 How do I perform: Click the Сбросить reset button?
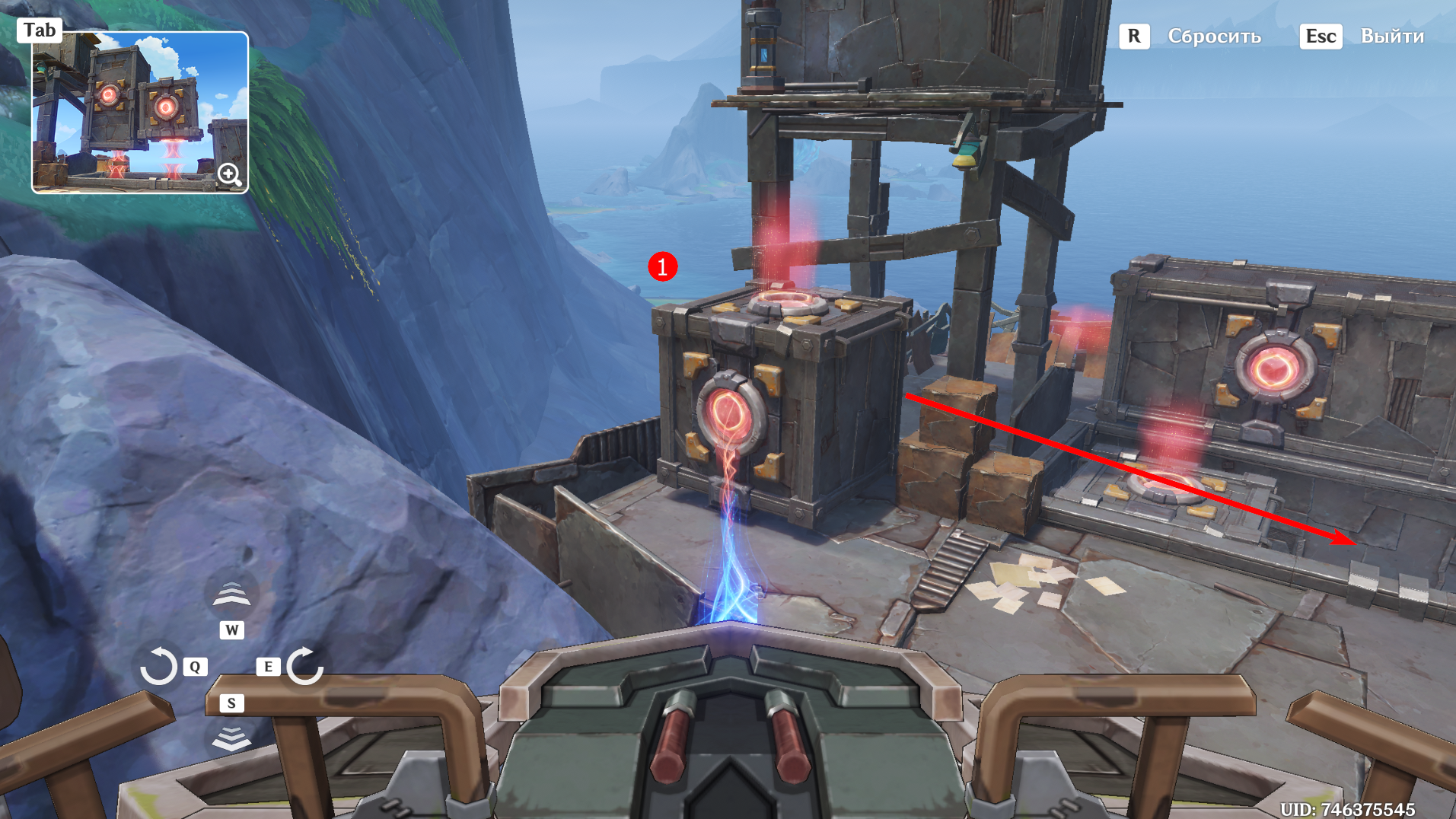pos(1214,37)
